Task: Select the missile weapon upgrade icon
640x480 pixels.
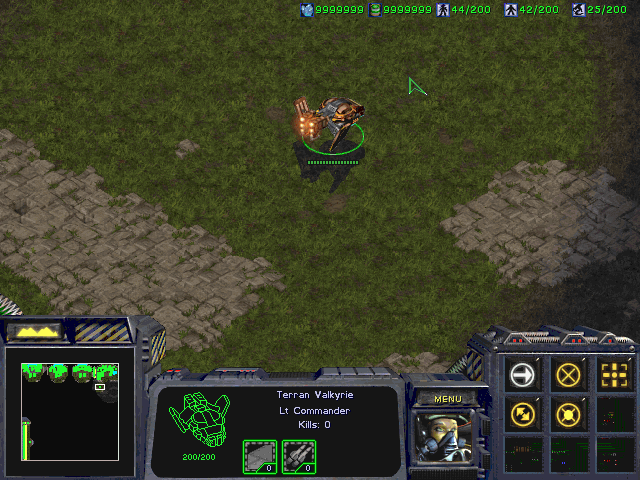Action: coord(299,456)
